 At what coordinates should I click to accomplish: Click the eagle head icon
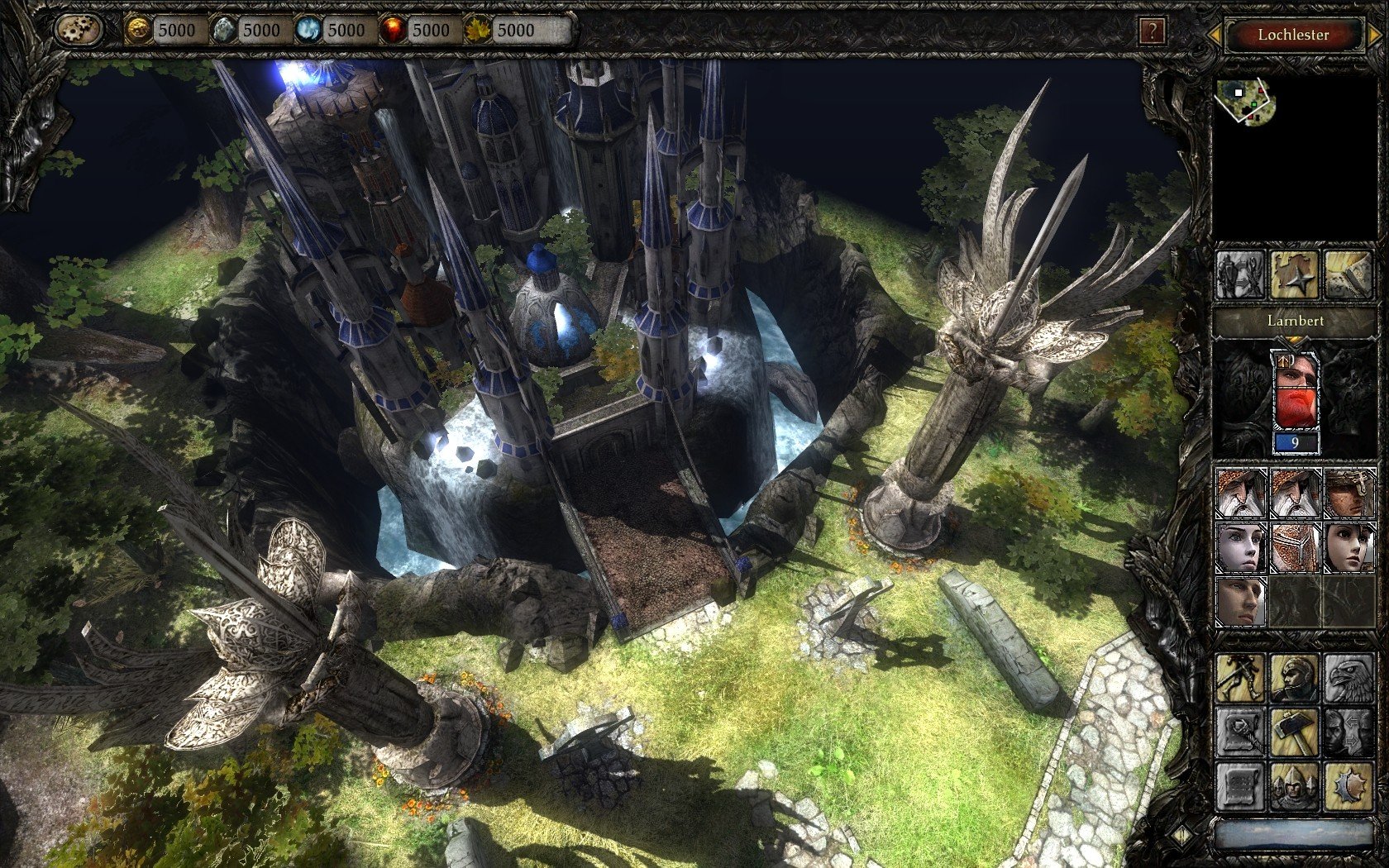tap(1348, 678)
